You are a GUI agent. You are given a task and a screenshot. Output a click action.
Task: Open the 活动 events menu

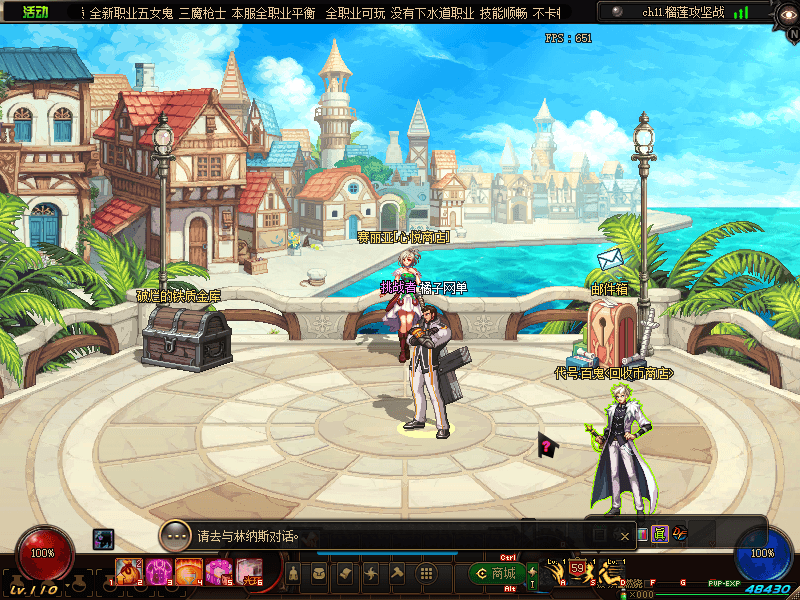(x=37, y=13)
